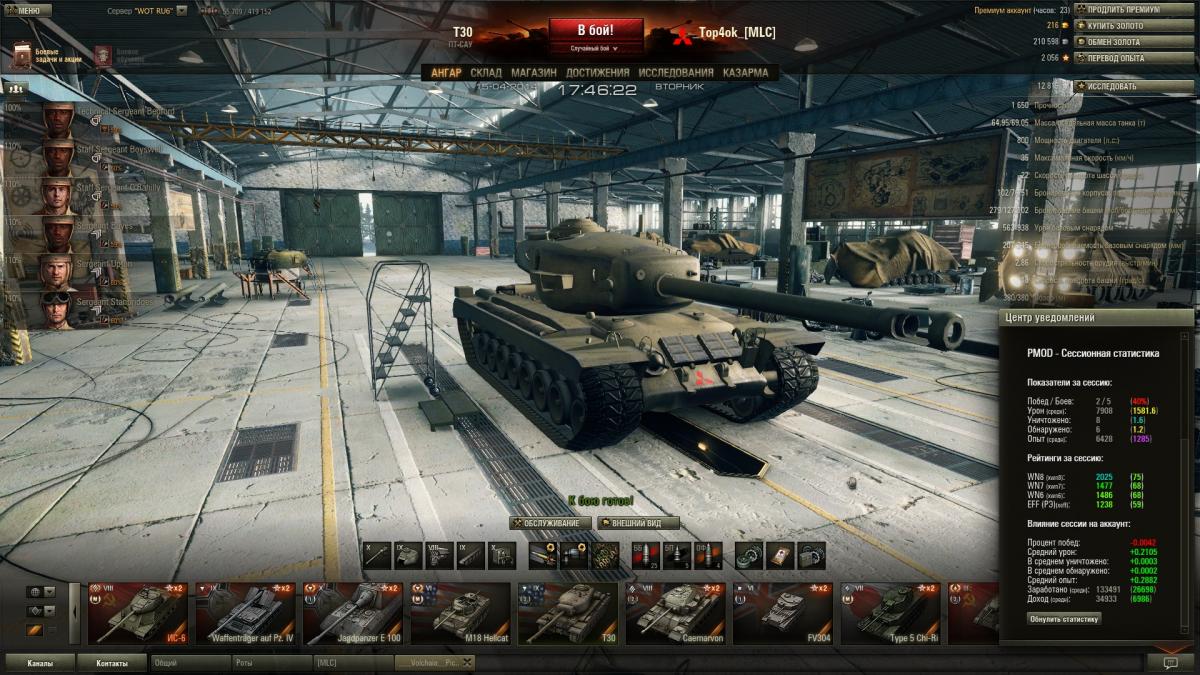Switch to the Склад tab
This screenshot has width=1200, height=675.
tap(486, 73)
